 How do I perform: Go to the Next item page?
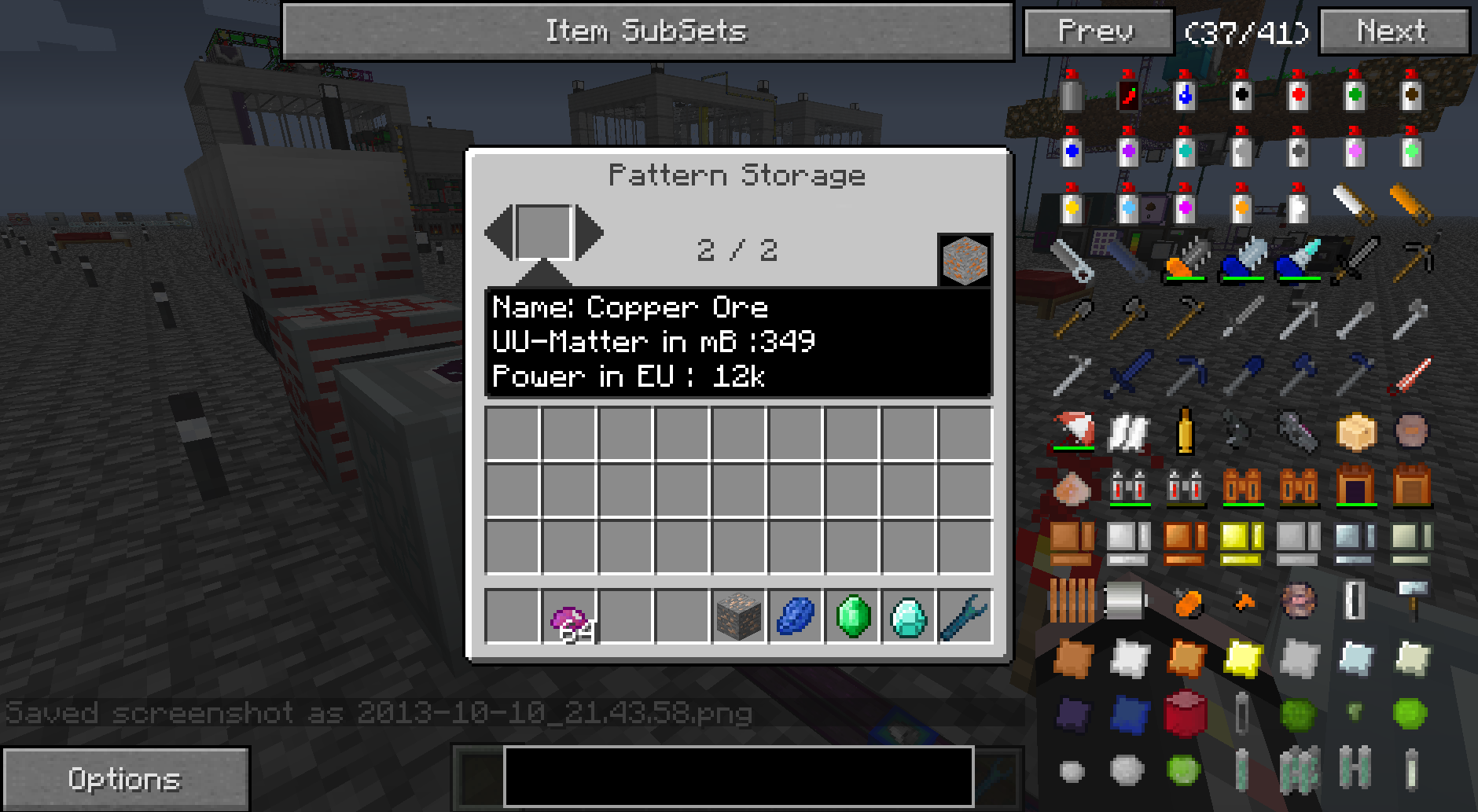tap(1392, 32)
